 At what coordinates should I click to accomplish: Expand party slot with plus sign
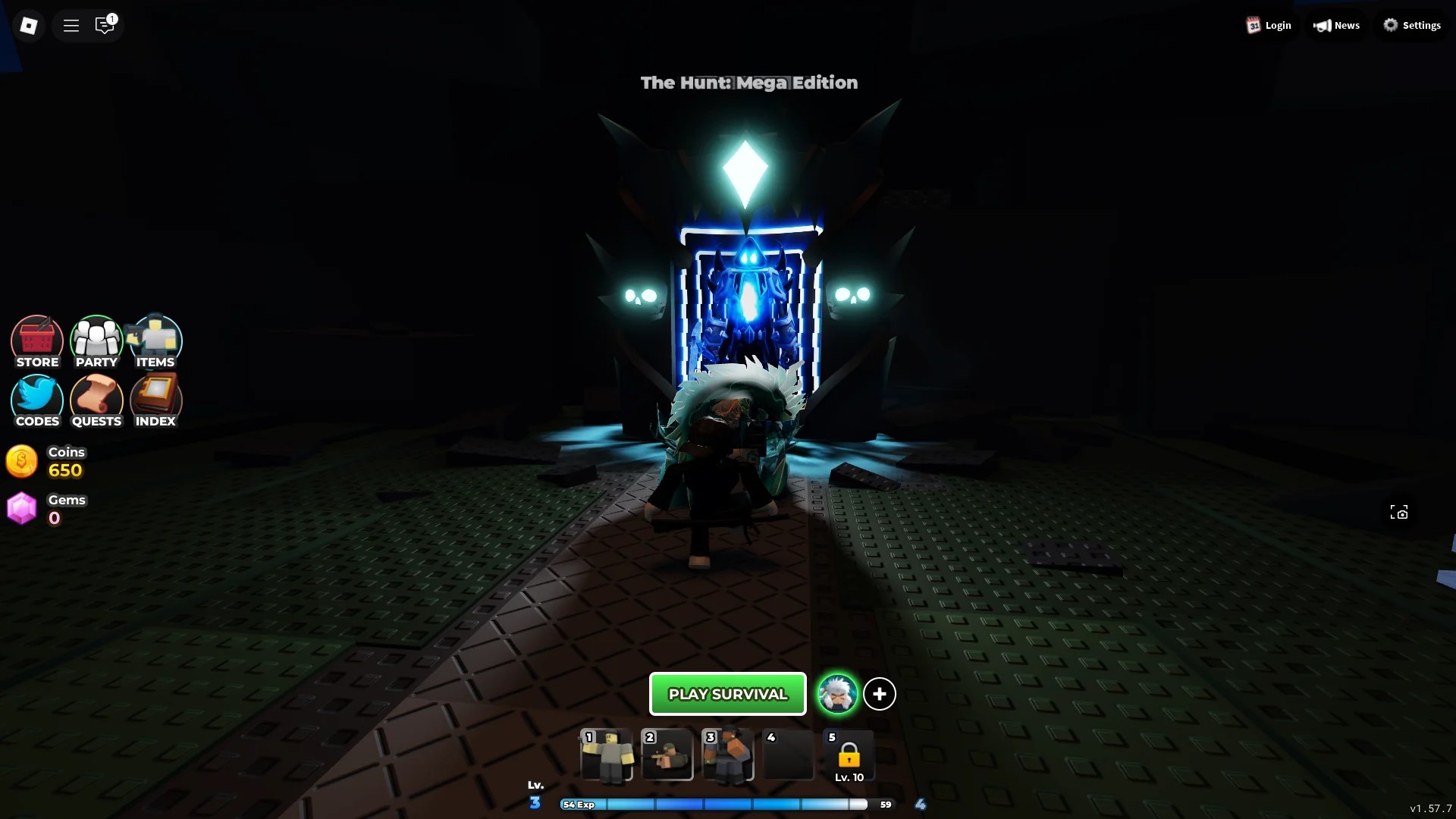pos(880,693)
